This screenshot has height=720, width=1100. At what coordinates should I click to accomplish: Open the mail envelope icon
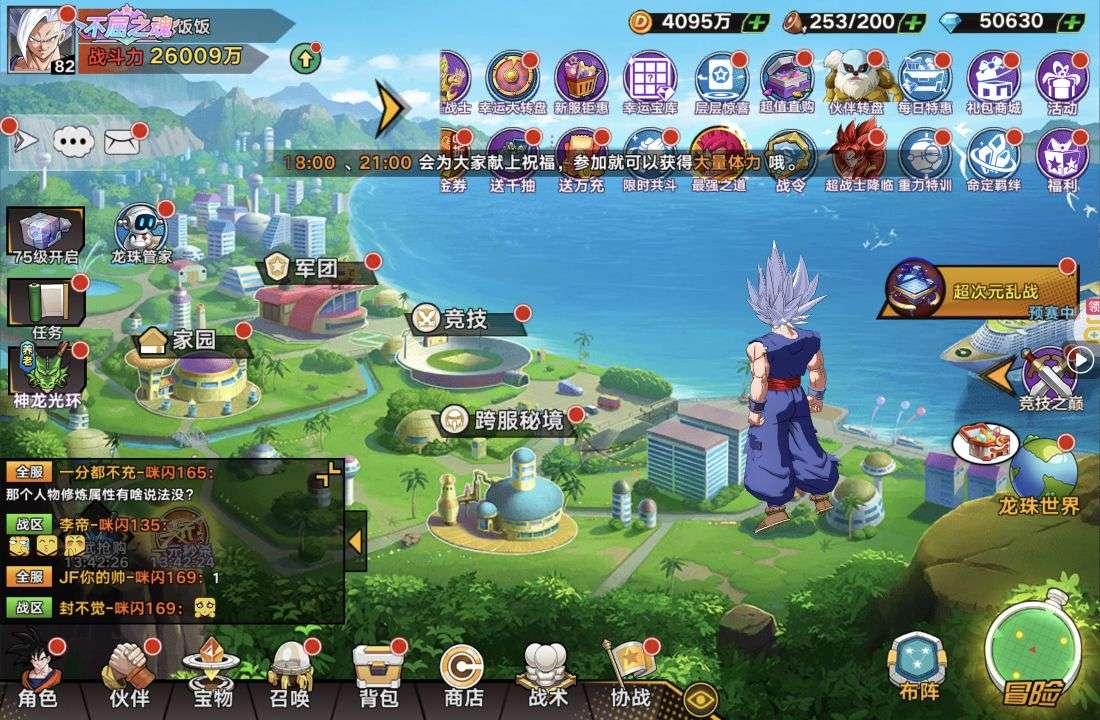tap(121, 142)
